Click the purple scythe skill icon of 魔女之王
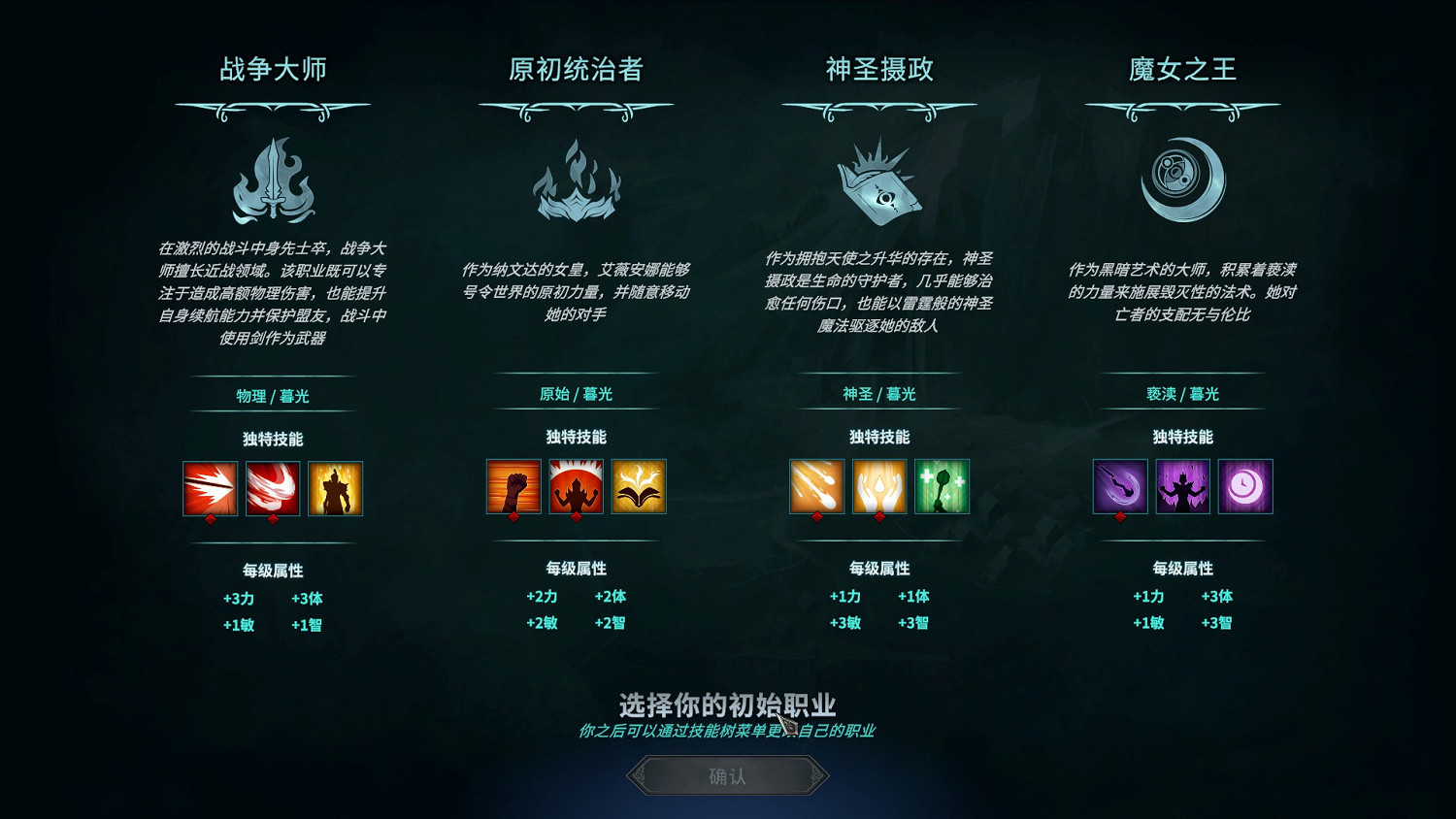The height and width of the screenshot is (819, 1456). [1119, 487]
